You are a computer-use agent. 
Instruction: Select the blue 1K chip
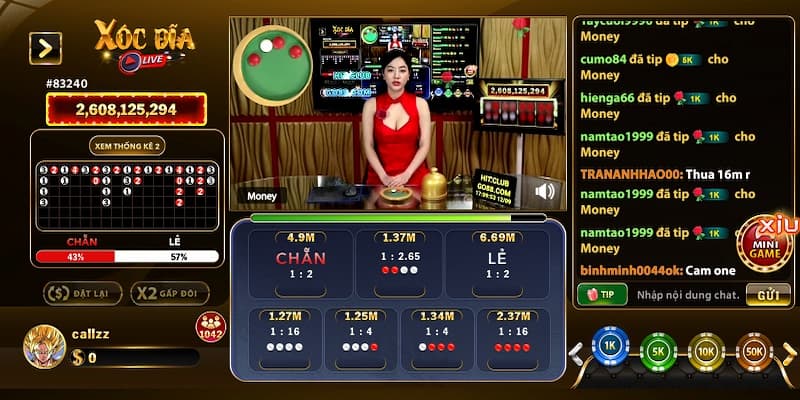click(608, 346)
